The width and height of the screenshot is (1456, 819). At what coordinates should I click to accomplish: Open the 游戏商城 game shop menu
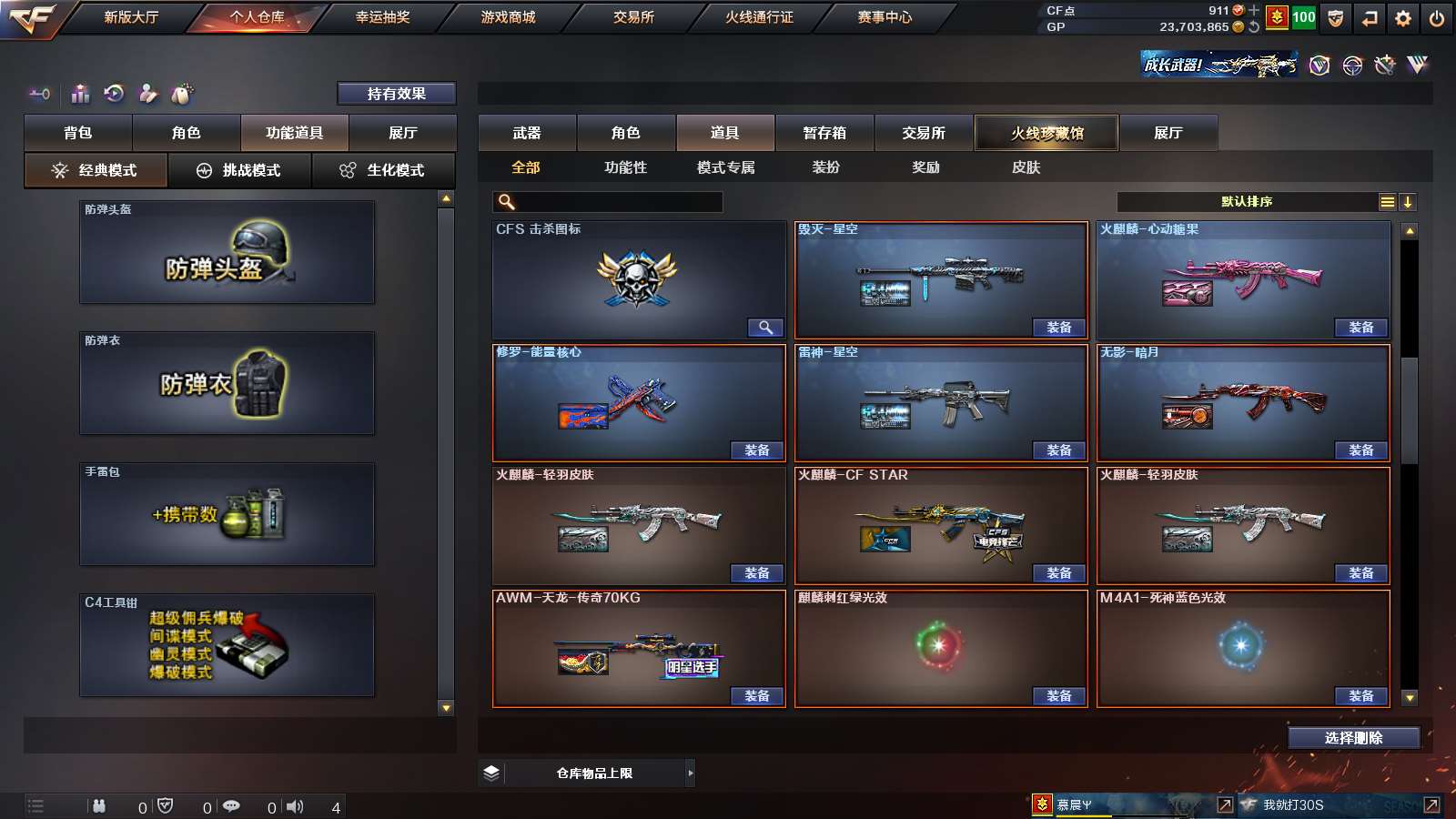click(508, 17)
